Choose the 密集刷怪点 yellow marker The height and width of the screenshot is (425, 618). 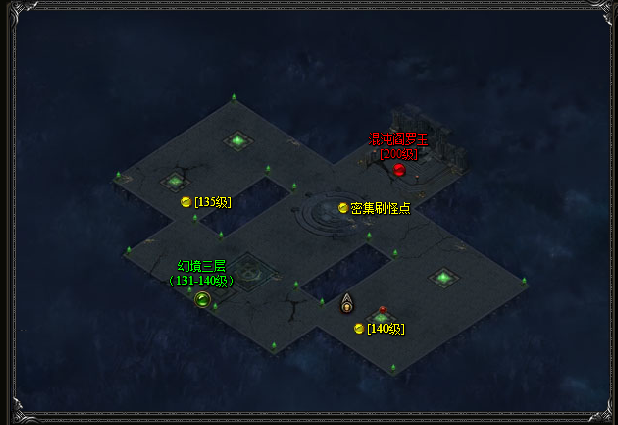(x=343, y=208)
